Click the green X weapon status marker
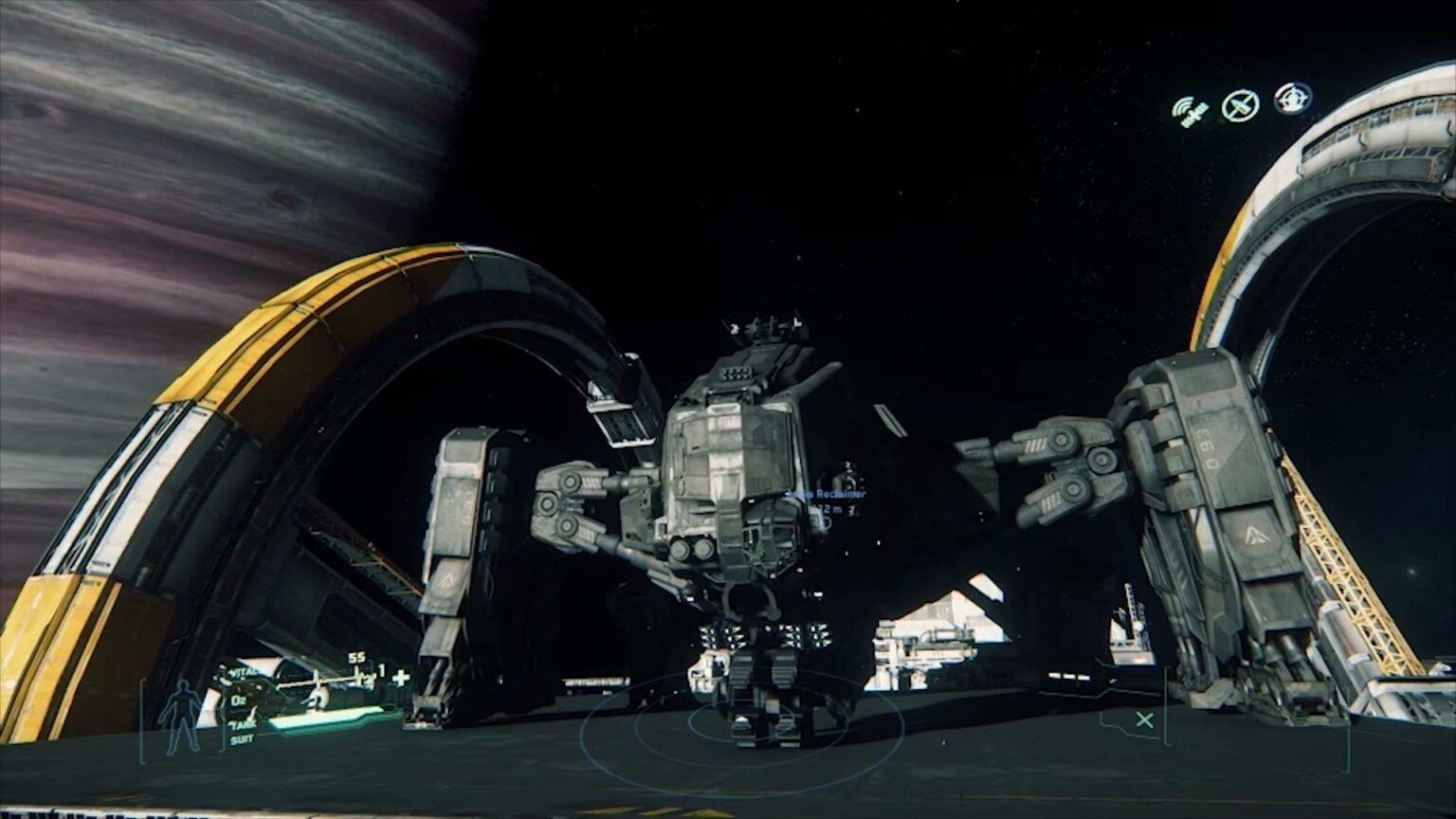The height and width of the screenshot is (819, 1456). (x=1144, y=720)
